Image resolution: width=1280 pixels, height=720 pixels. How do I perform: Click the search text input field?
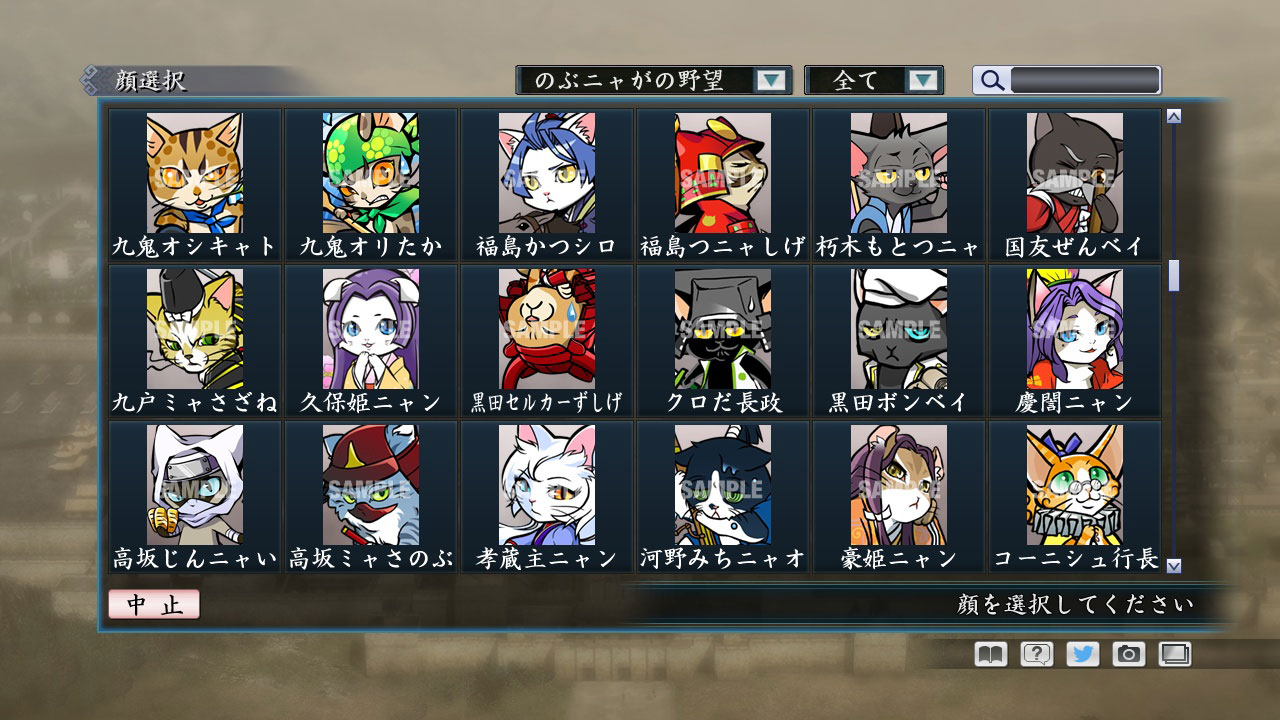pyautogui.click(x=1085, y=80)
